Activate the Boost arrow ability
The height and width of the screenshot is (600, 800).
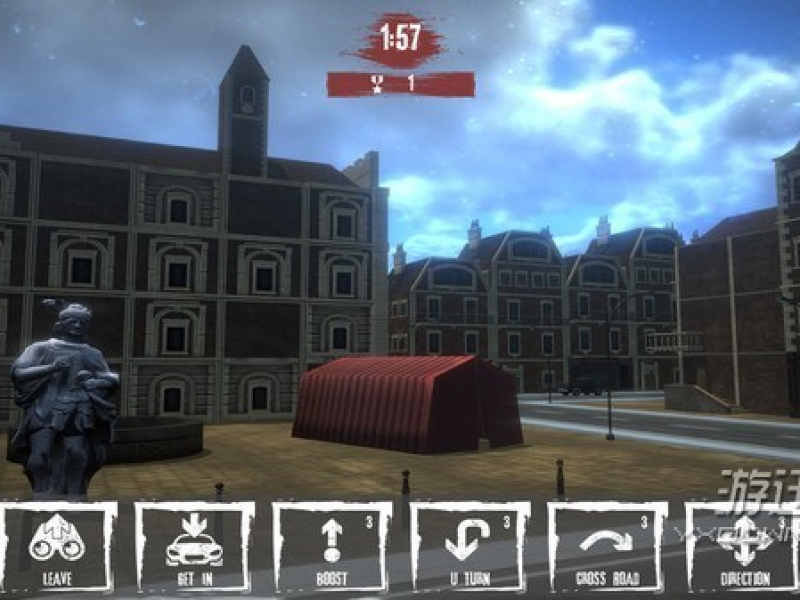(x=332, y=547)
